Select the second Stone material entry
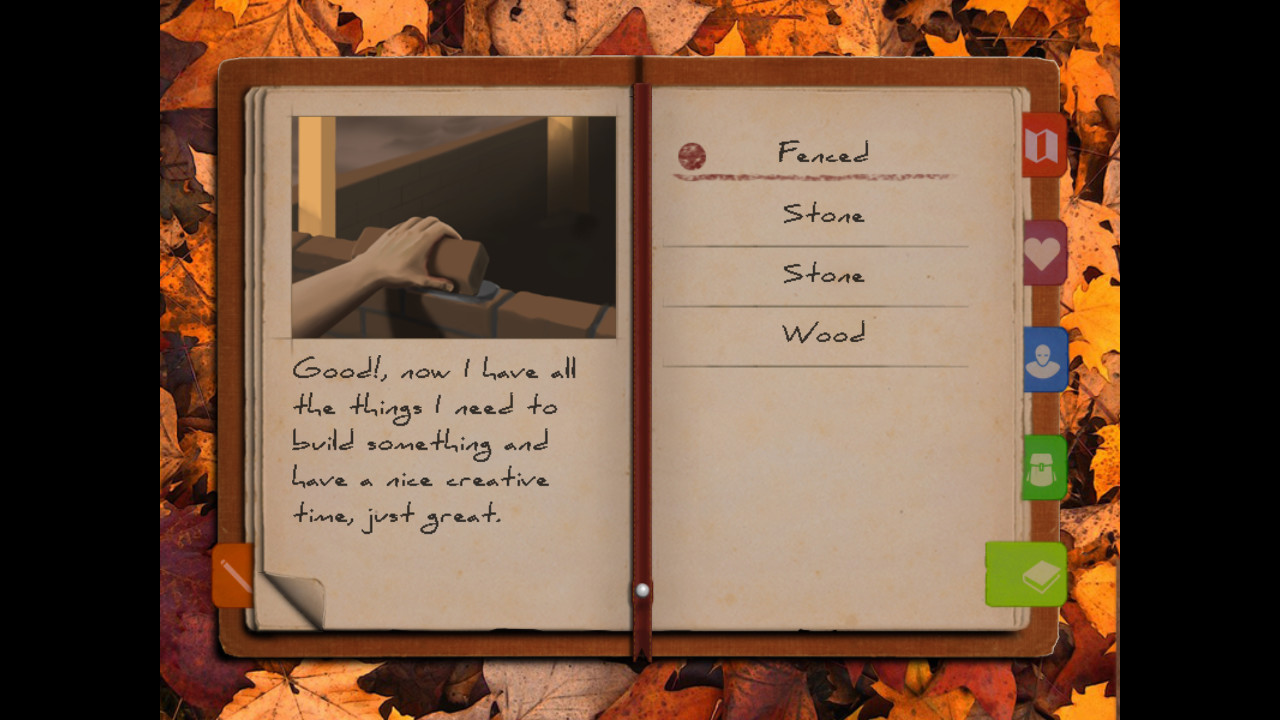Image resolution: width=1280 pixels, height=720 pixels. (x=822, y=274)
